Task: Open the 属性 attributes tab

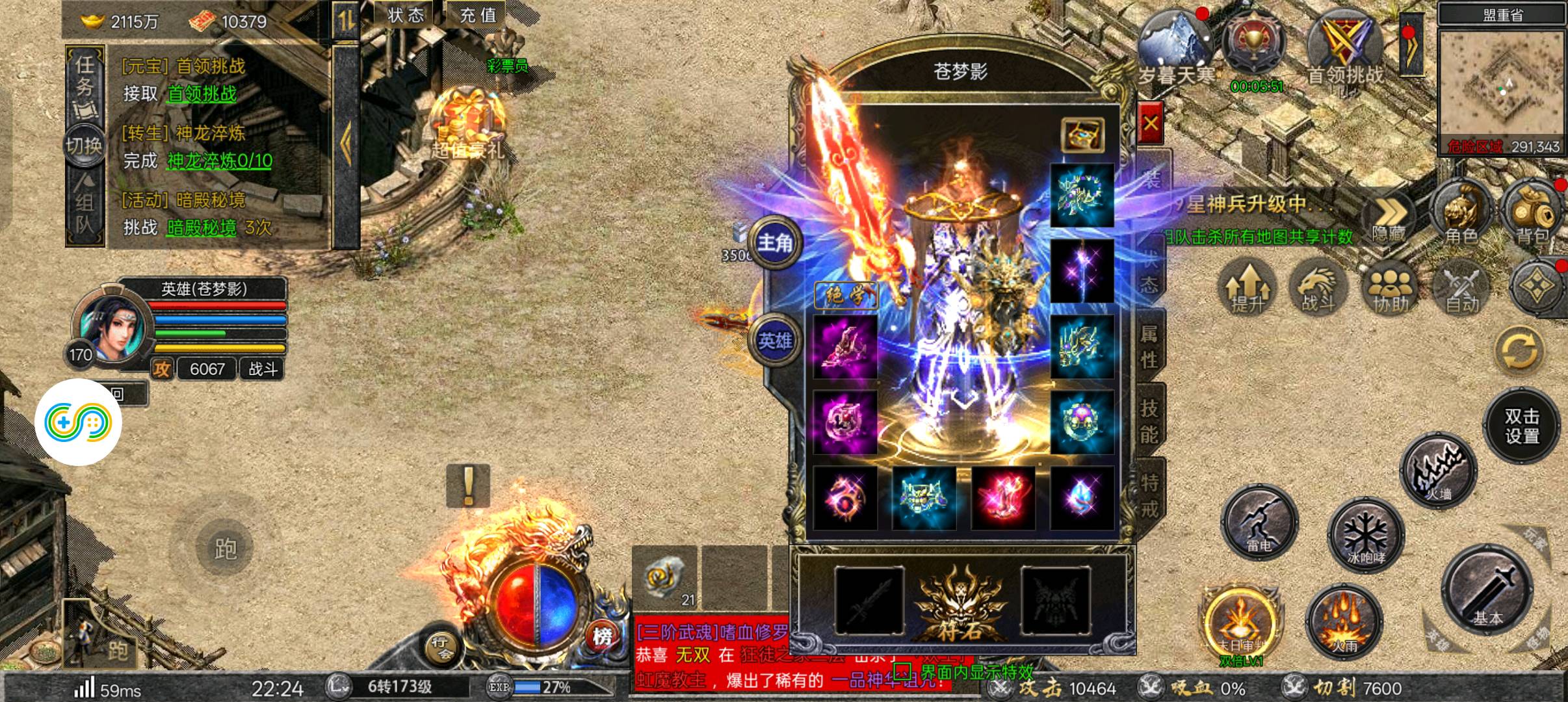Action: click(1149, 346)
